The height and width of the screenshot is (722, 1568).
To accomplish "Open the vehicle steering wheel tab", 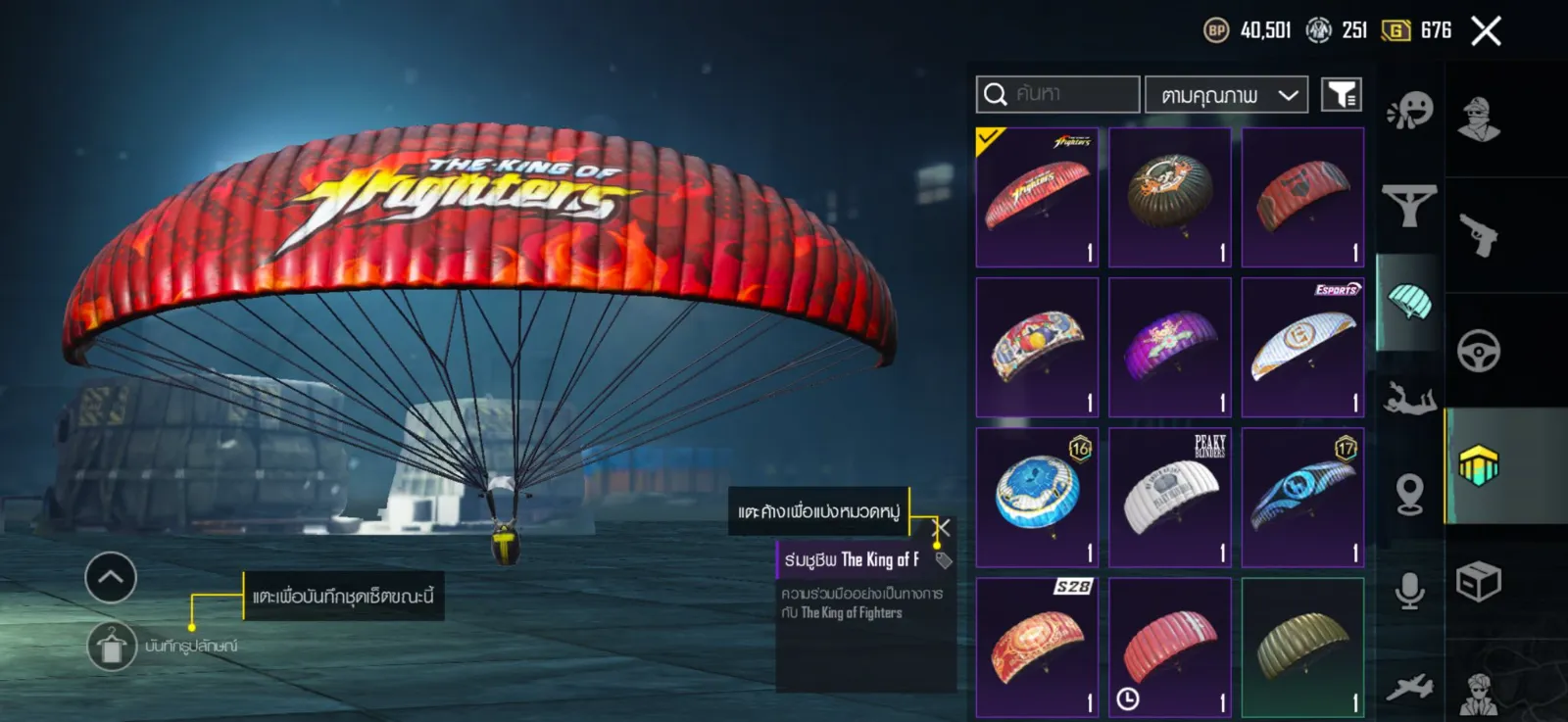I will pos(1479,351).
